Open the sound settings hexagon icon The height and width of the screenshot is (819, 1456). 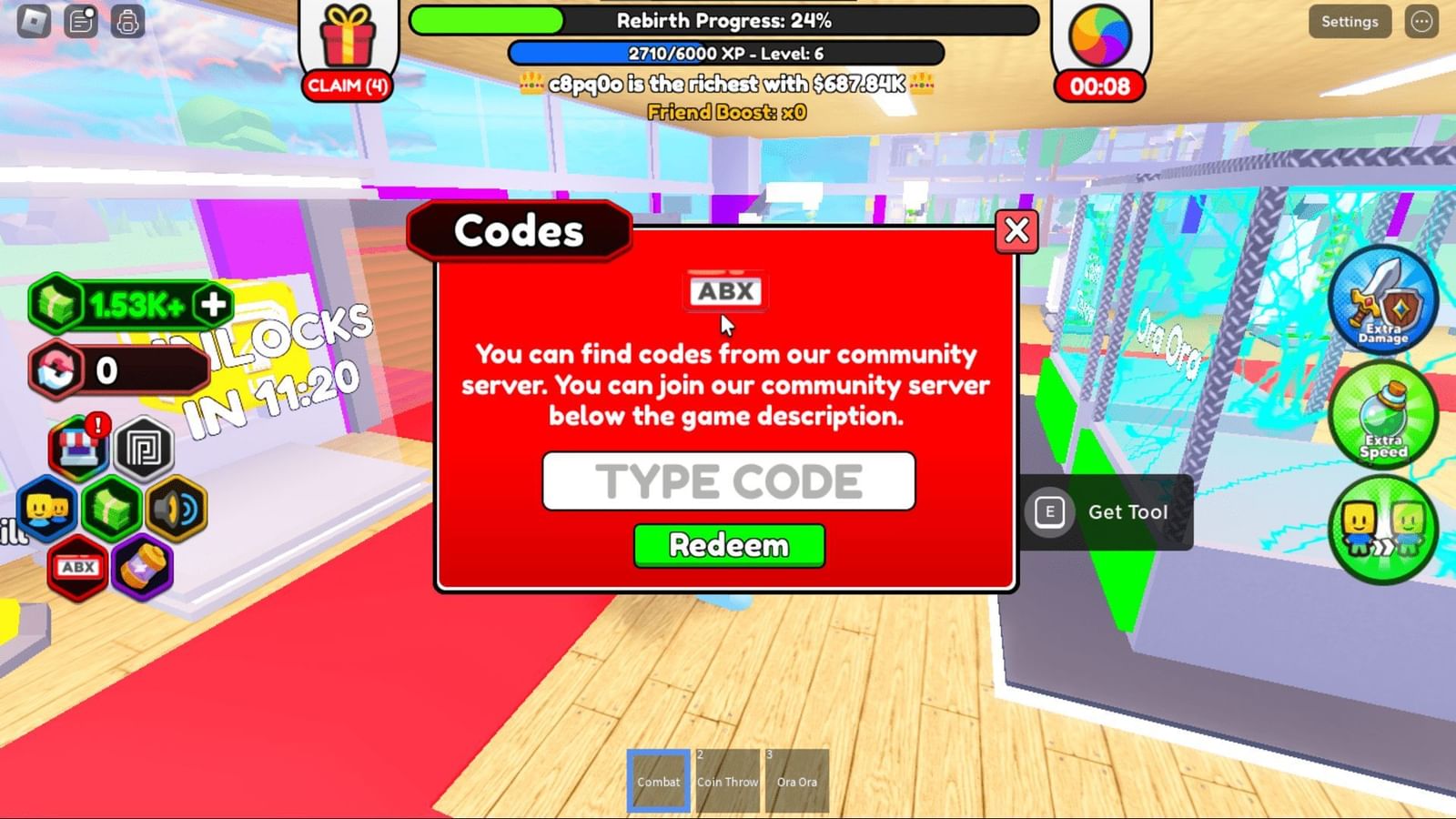[177, 510]
